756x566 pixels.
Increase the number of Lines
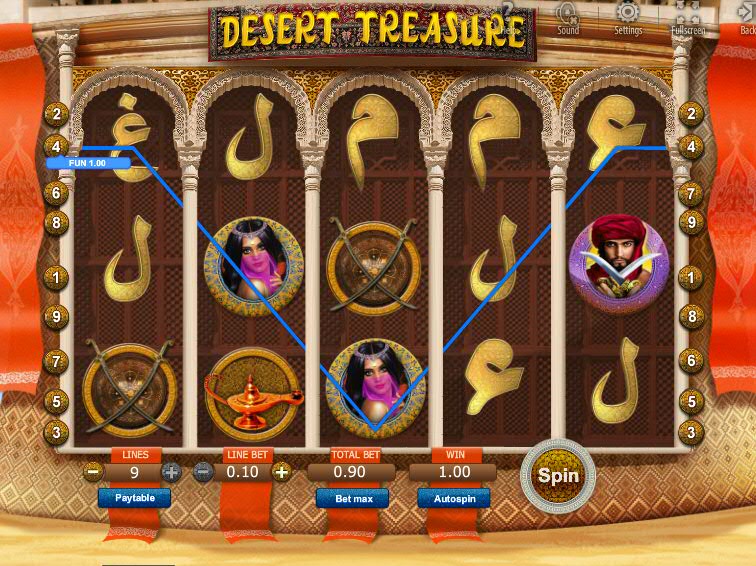coord(171,472)
